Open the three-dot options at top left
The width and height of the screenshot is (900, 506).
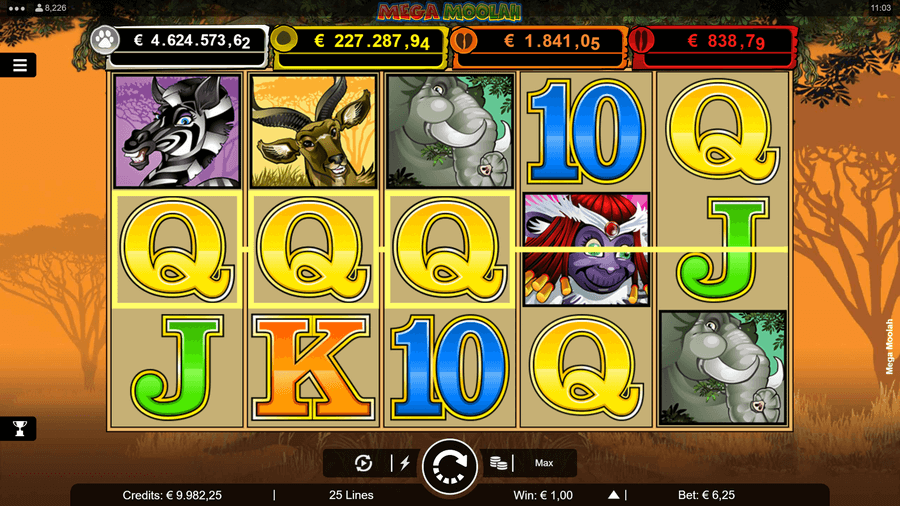pyautogui.click(x=13, y=7)
